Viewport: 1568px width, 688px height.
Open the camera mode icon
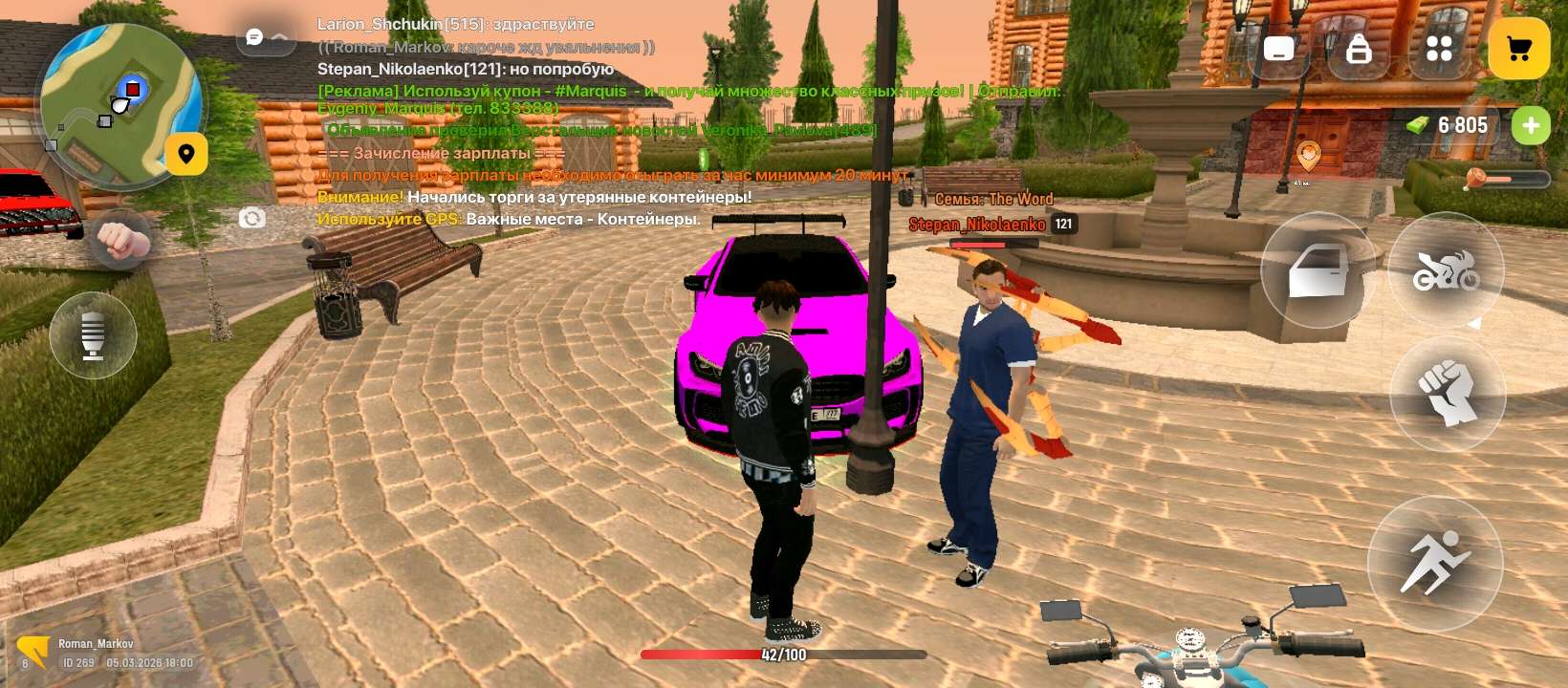pos(251,219)
